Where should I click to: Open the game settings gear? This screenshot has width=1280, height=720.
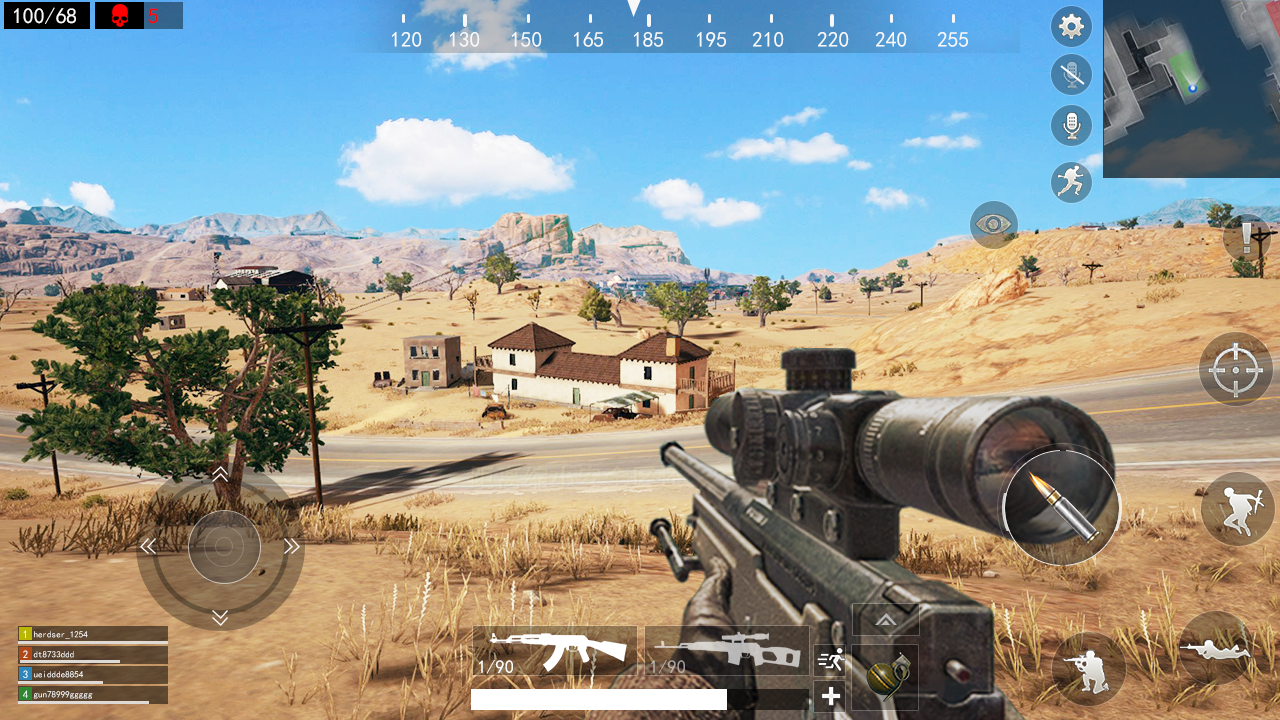1071,26
